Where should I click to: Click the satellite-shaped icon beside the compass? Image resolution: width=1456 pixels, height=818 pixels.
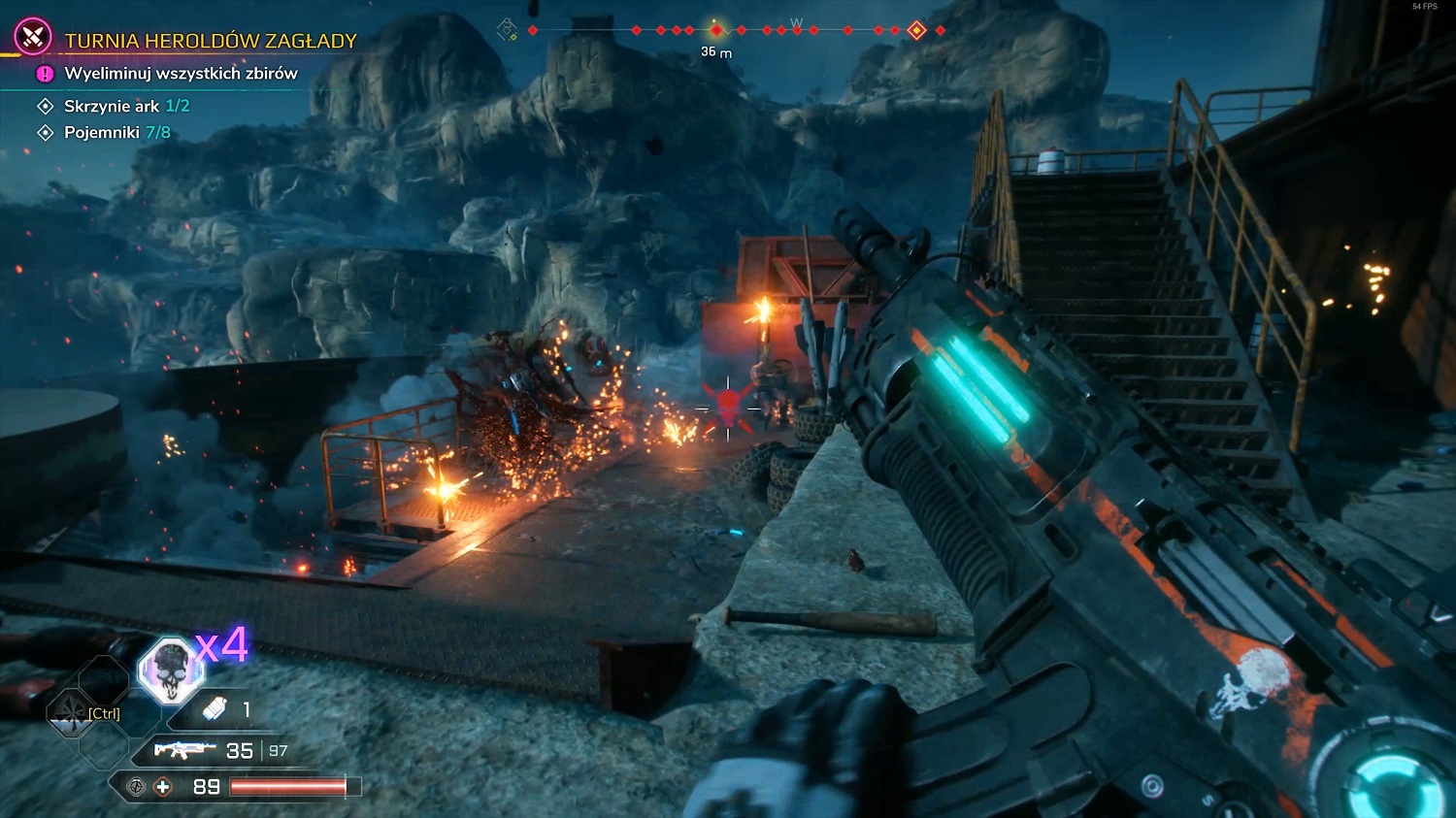click(x=507, y=30)
